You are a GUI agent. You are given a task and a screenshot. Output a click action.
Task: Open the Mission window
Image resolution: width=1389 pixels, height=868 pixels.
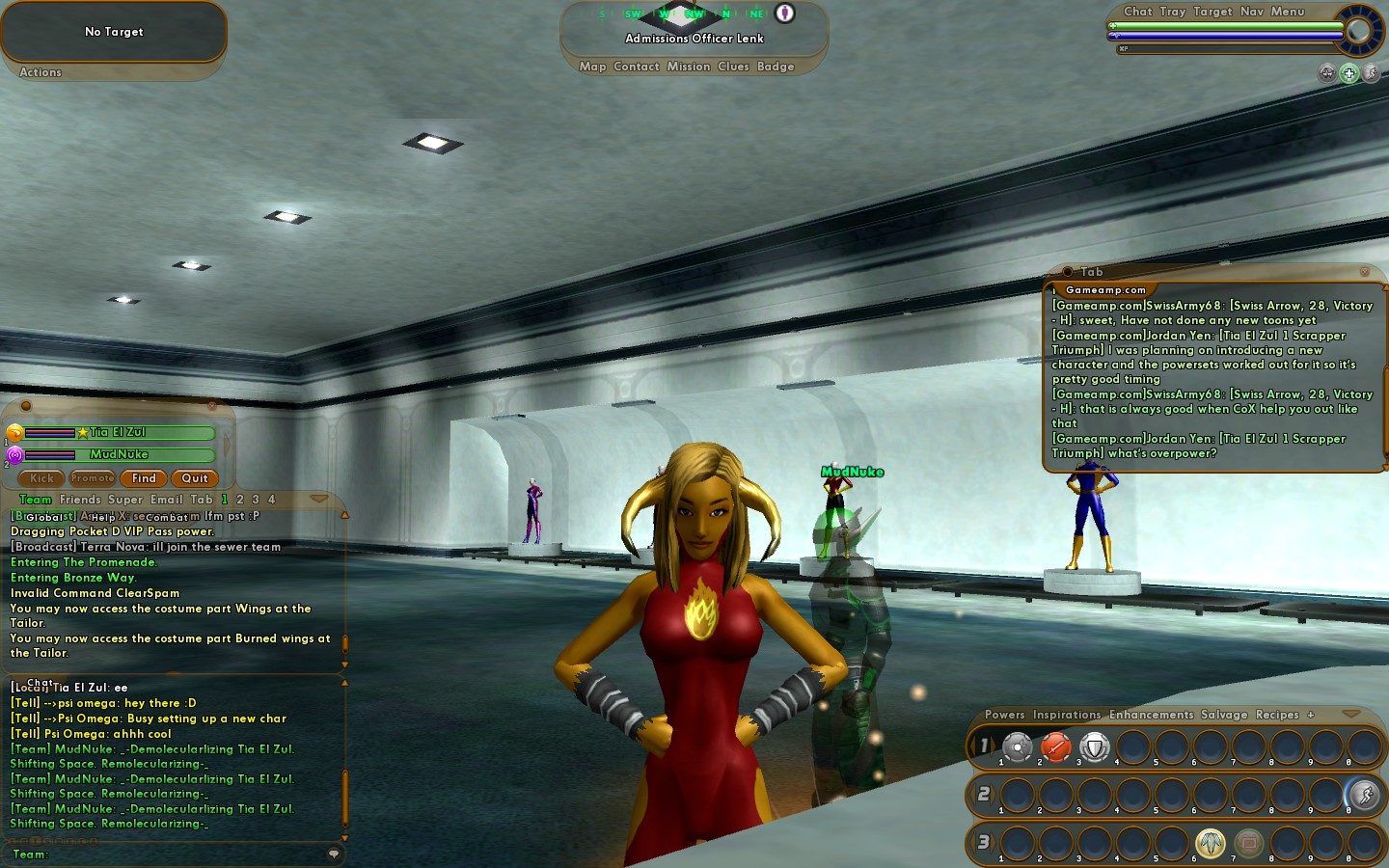688,67
